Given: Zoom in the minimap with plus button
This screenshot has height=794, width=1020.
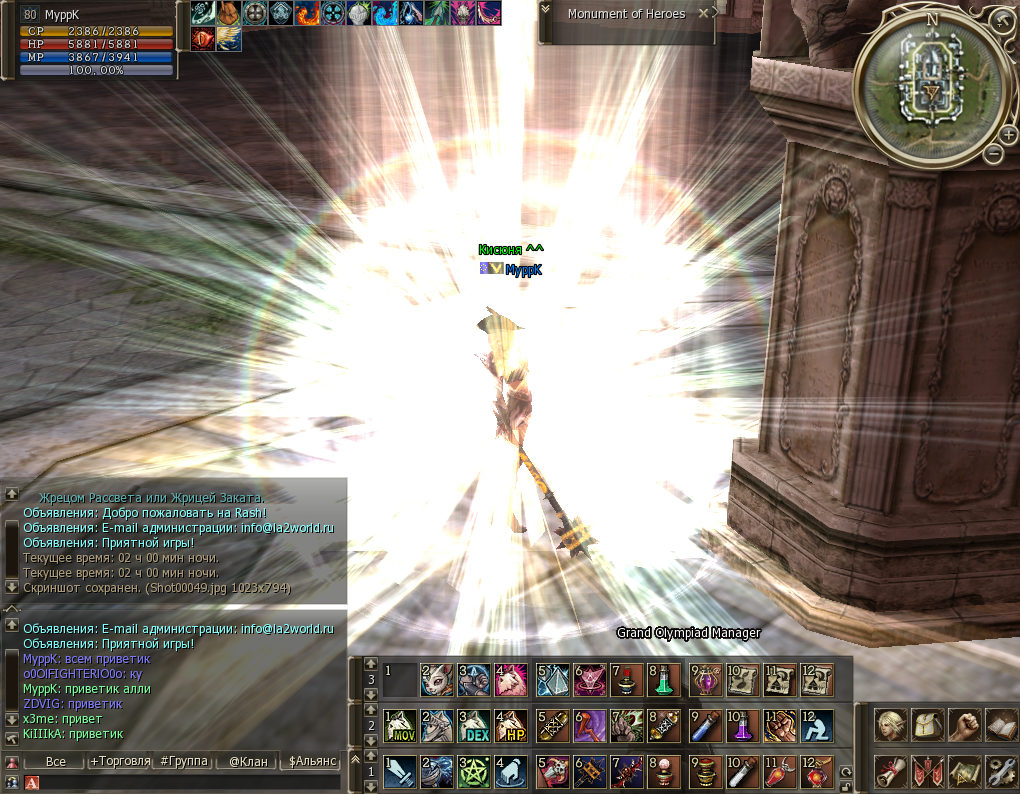Looking at the screenshot, I should [x=1008, y=134].
